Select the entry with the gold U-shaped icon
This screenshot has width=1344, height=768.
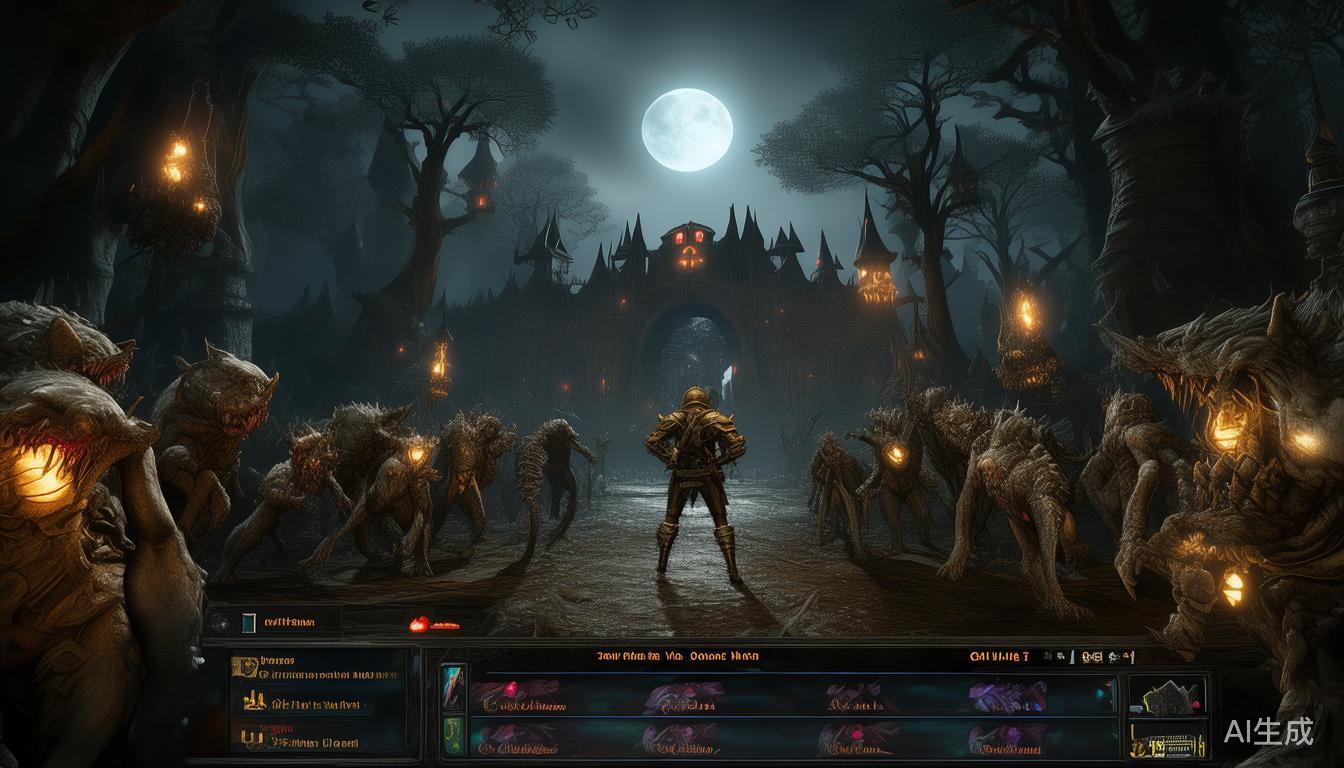coord(248,739)
